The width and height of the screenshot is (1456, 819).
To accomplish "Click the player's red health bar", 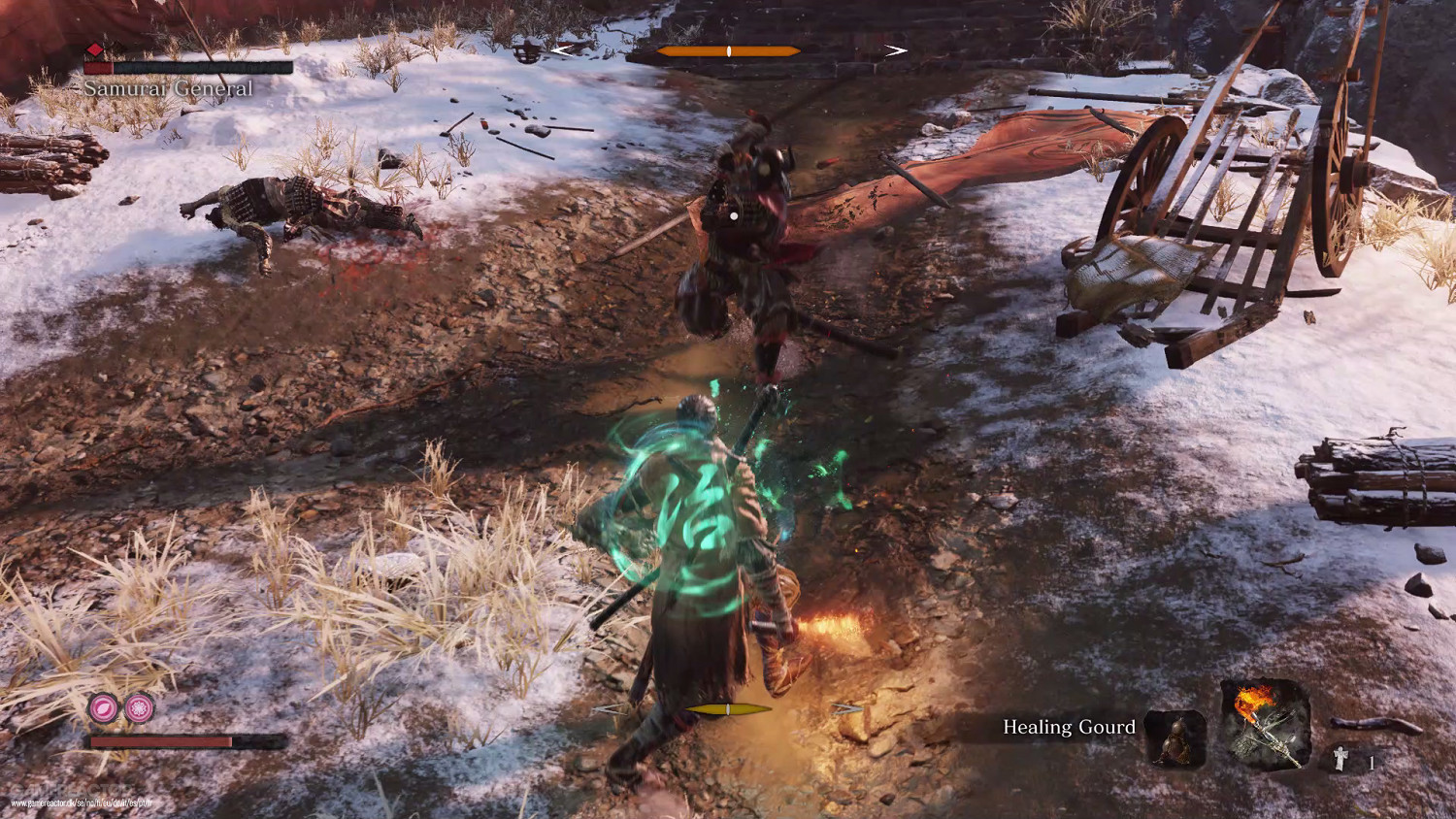I will (x=160, y=742).
